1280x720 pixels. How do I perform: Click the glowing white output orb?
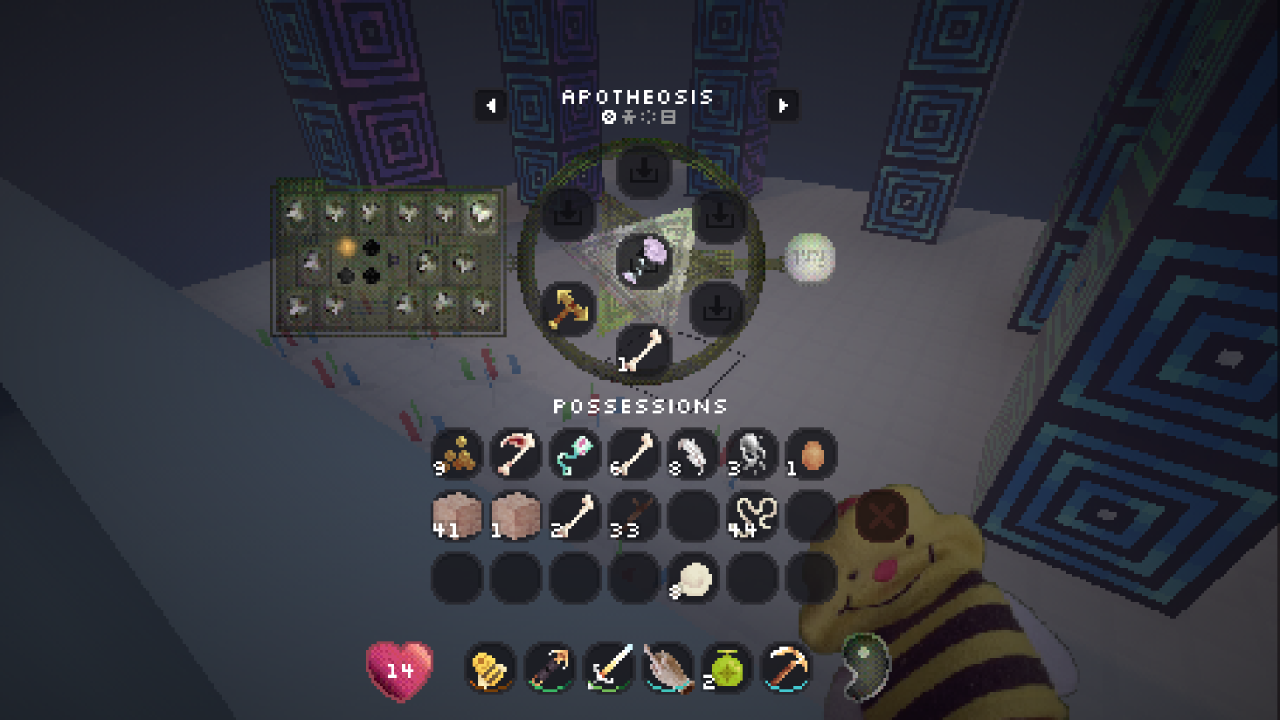point(808,258)
